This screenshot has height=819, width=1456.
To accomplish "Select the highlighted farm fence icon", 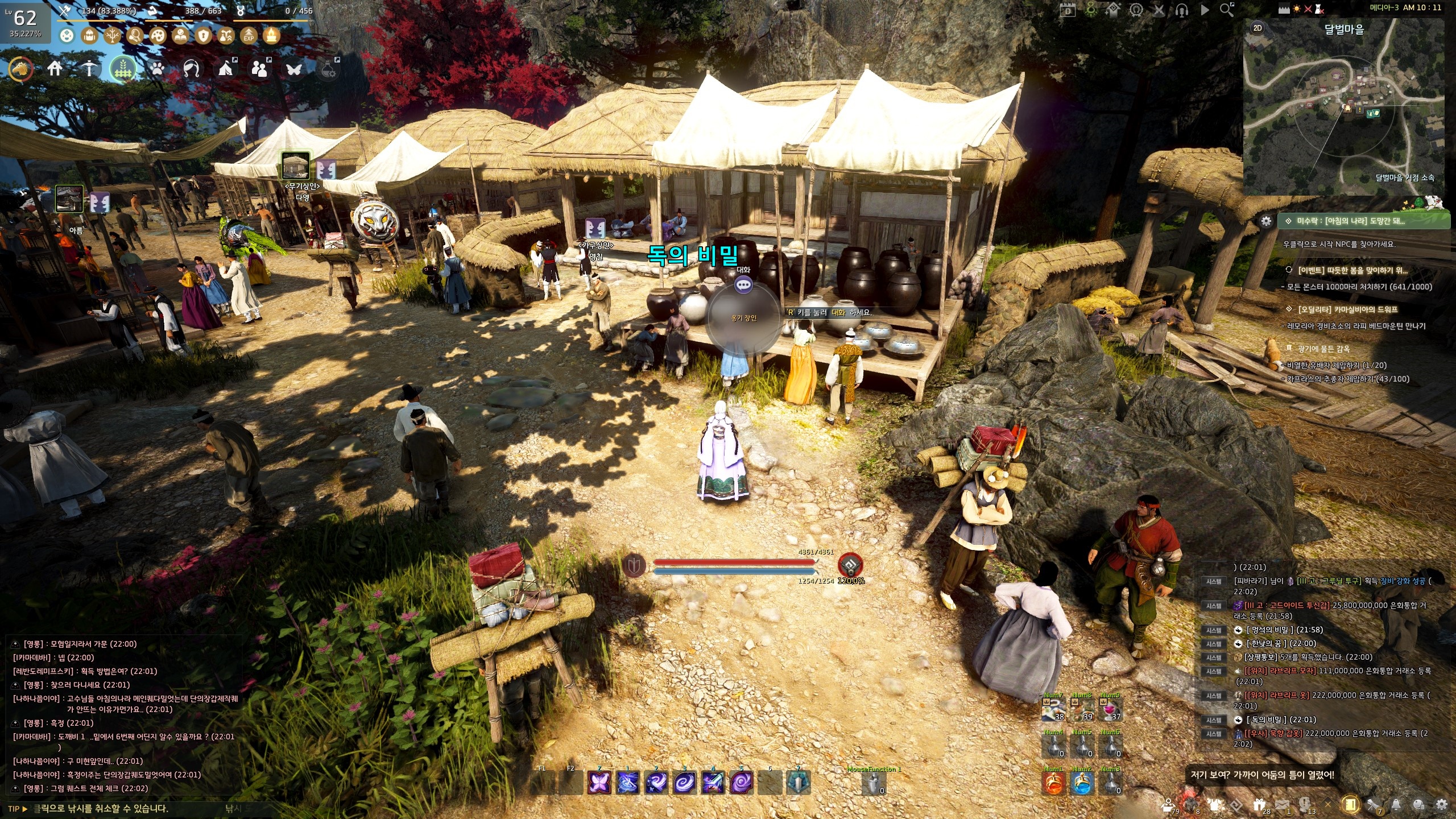I will 123,69.
